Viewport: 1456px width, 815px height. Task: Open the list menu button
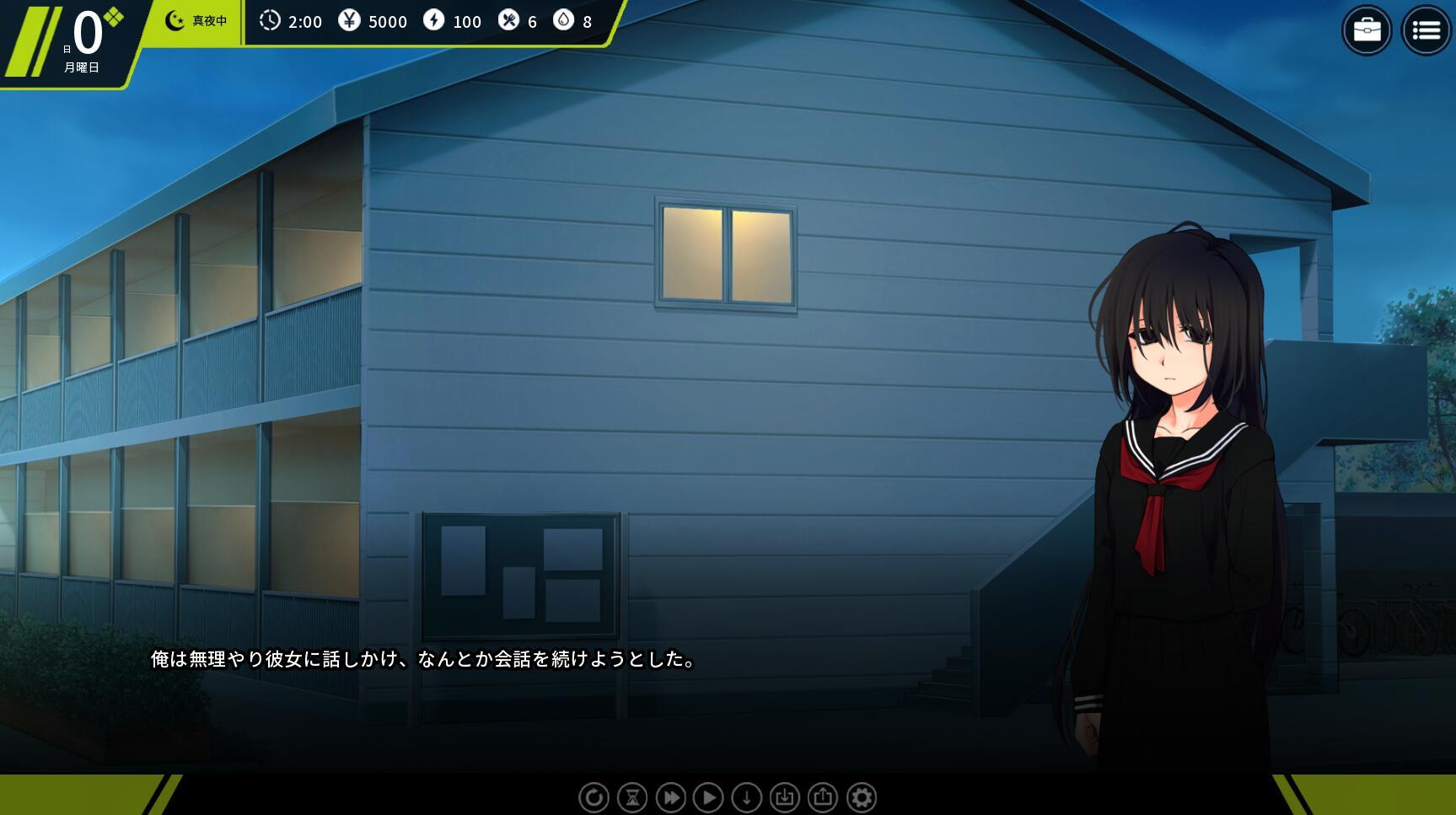1426,31
